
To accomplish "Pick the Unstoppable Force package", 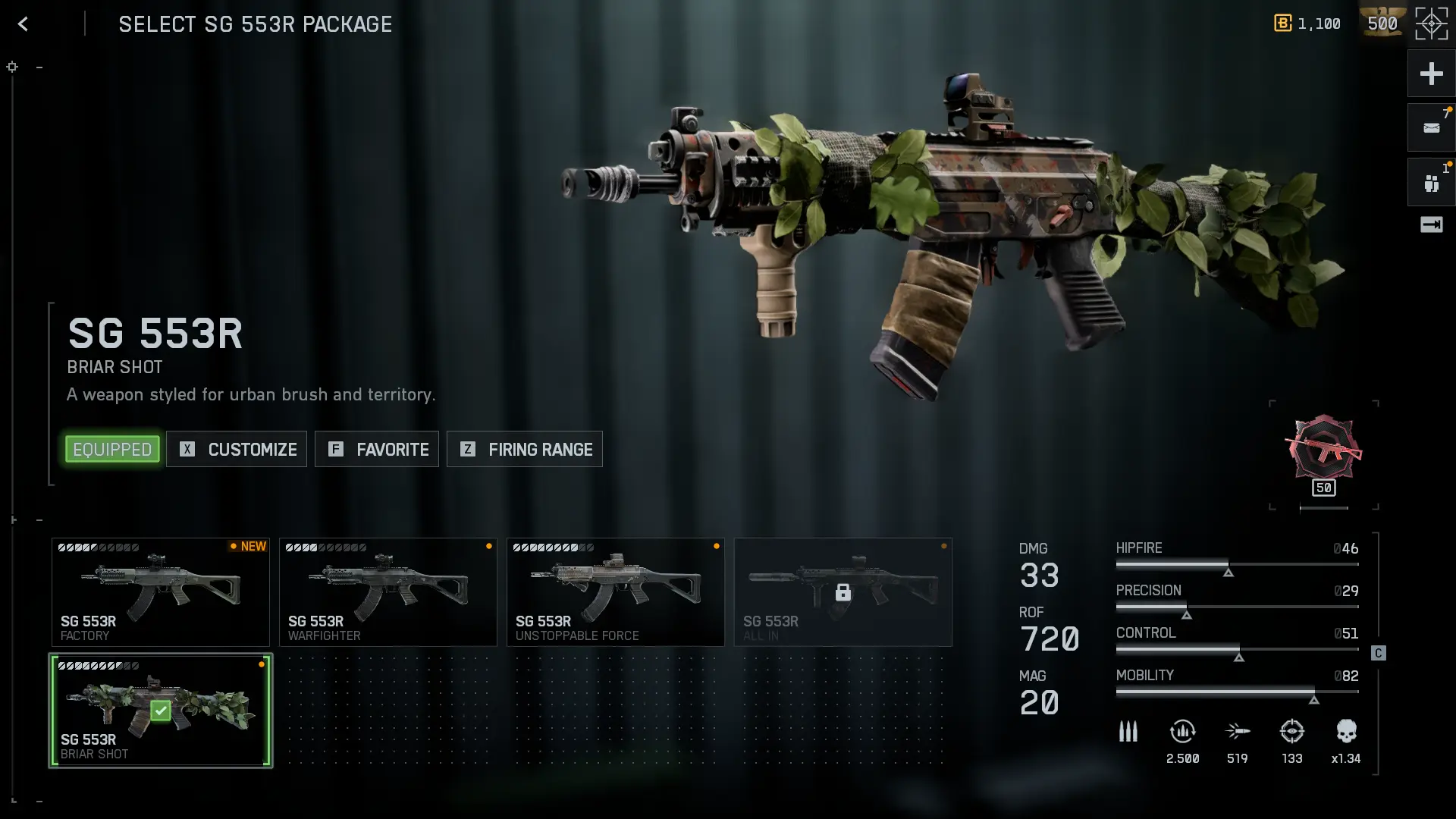I will coord(616,592).
